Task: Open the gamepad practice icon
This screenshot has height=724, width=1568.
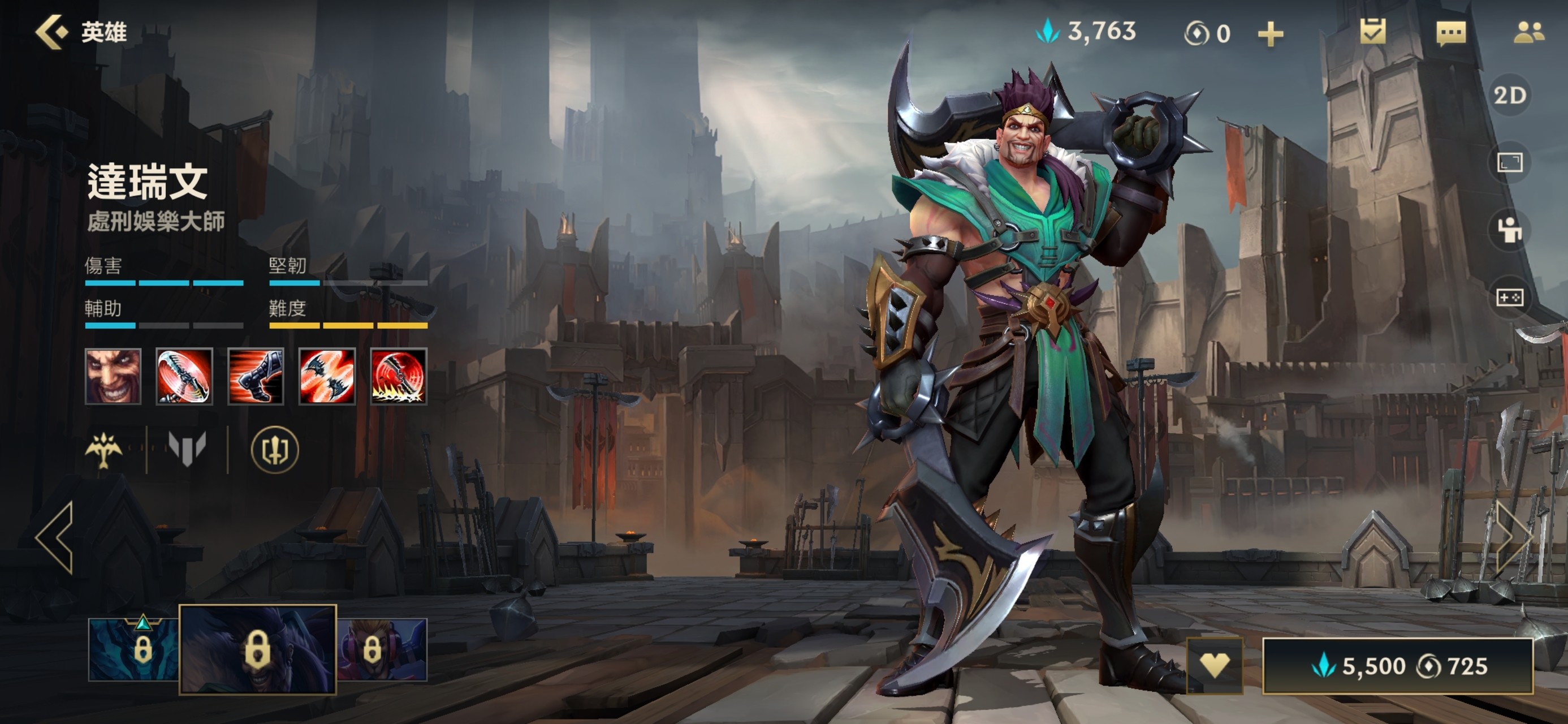Action: (x=1510, y=297)
